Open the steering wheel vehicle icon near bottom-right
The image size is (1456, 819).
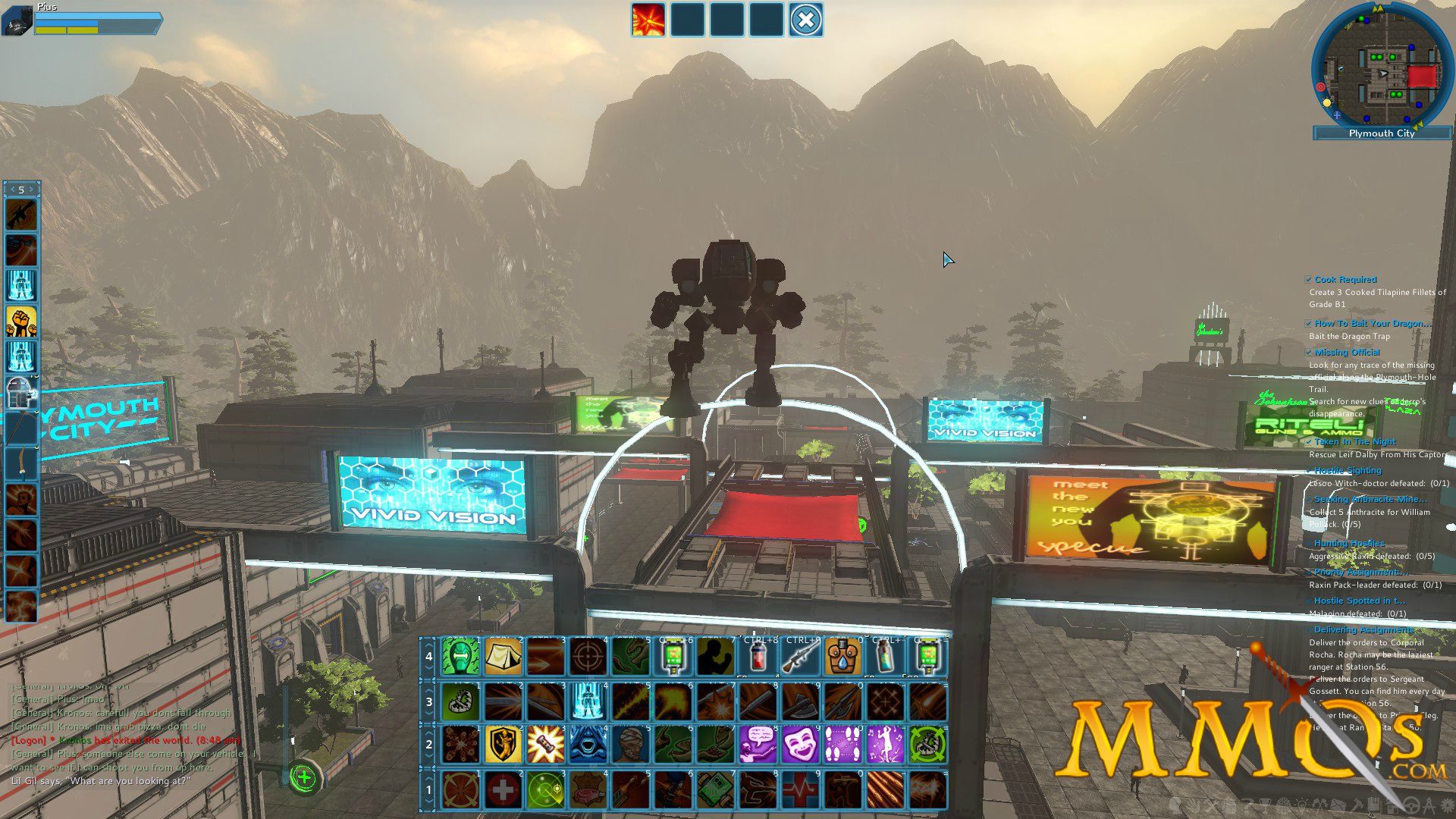(x=1410, y=804)
